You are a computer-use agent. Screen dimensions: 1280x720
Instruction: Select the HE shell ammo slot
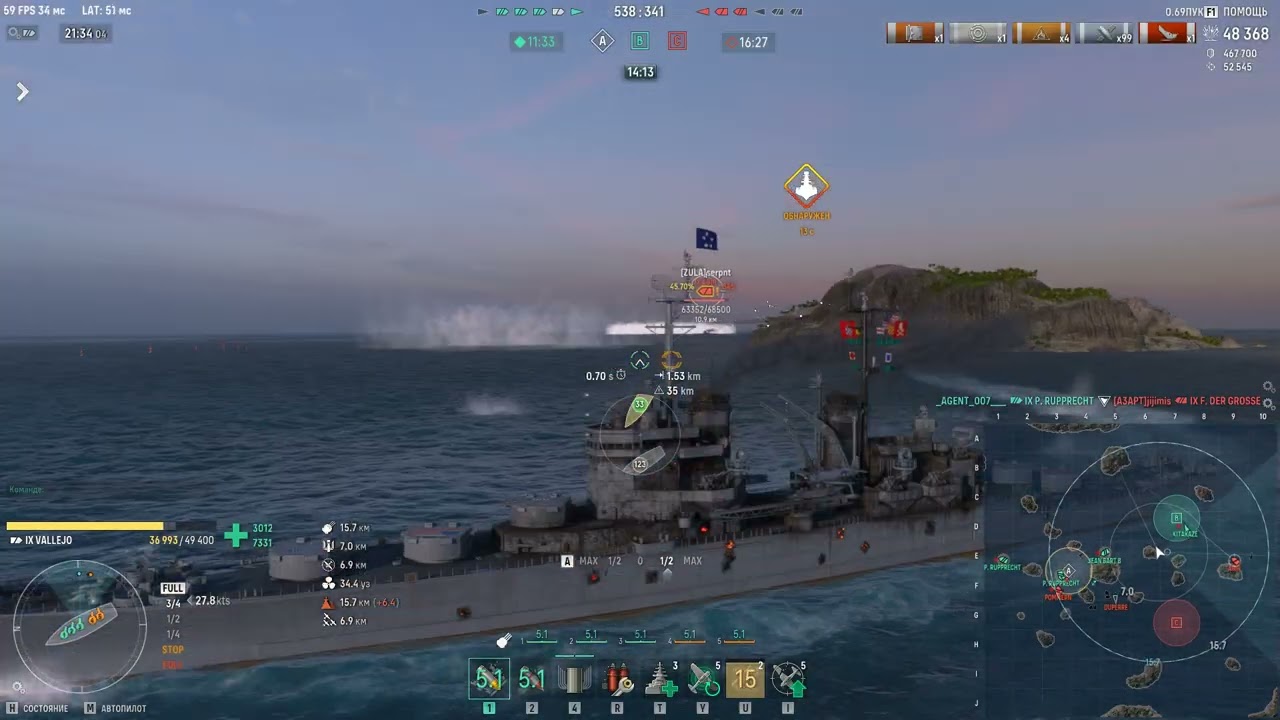489,679
